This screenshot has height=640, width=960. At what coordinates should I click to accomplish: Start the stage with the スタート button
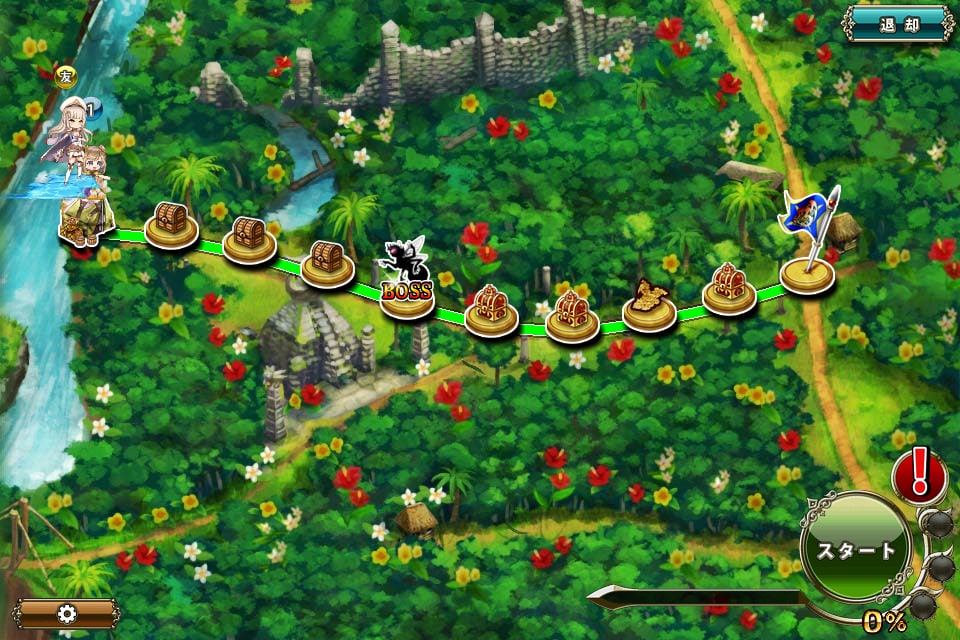[856, 551]
